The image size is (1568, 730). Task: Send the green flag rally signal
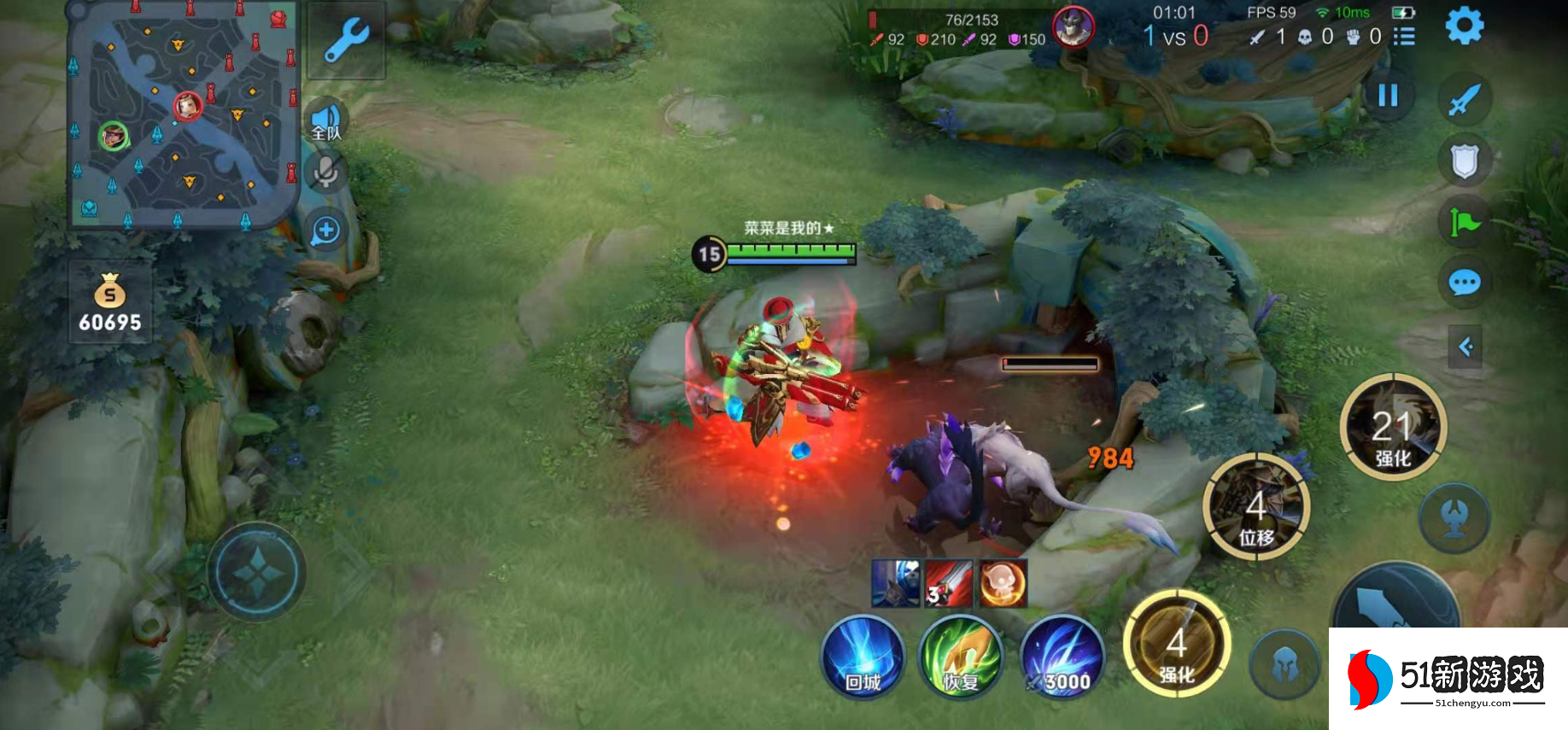click(1464, 223)
